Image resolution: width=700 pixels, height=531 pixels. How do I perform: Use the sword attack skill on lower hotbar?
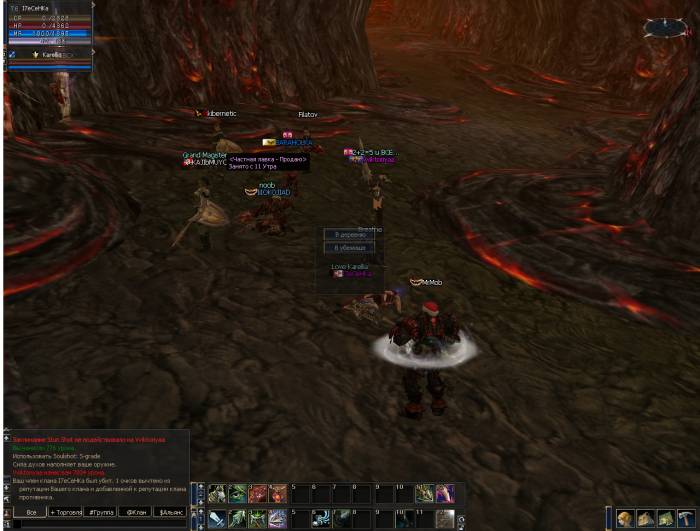tap(217, 518)
